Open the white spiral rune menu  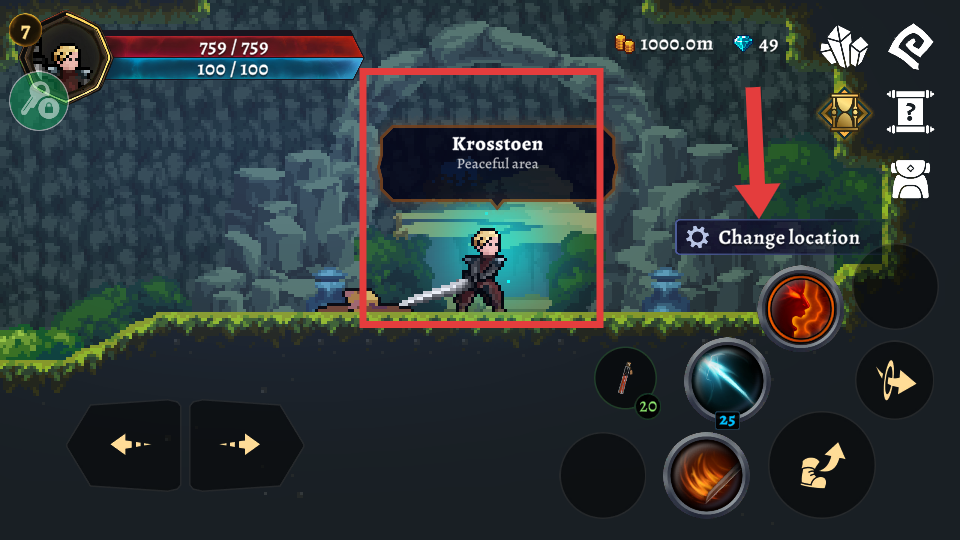click(910, 46)
